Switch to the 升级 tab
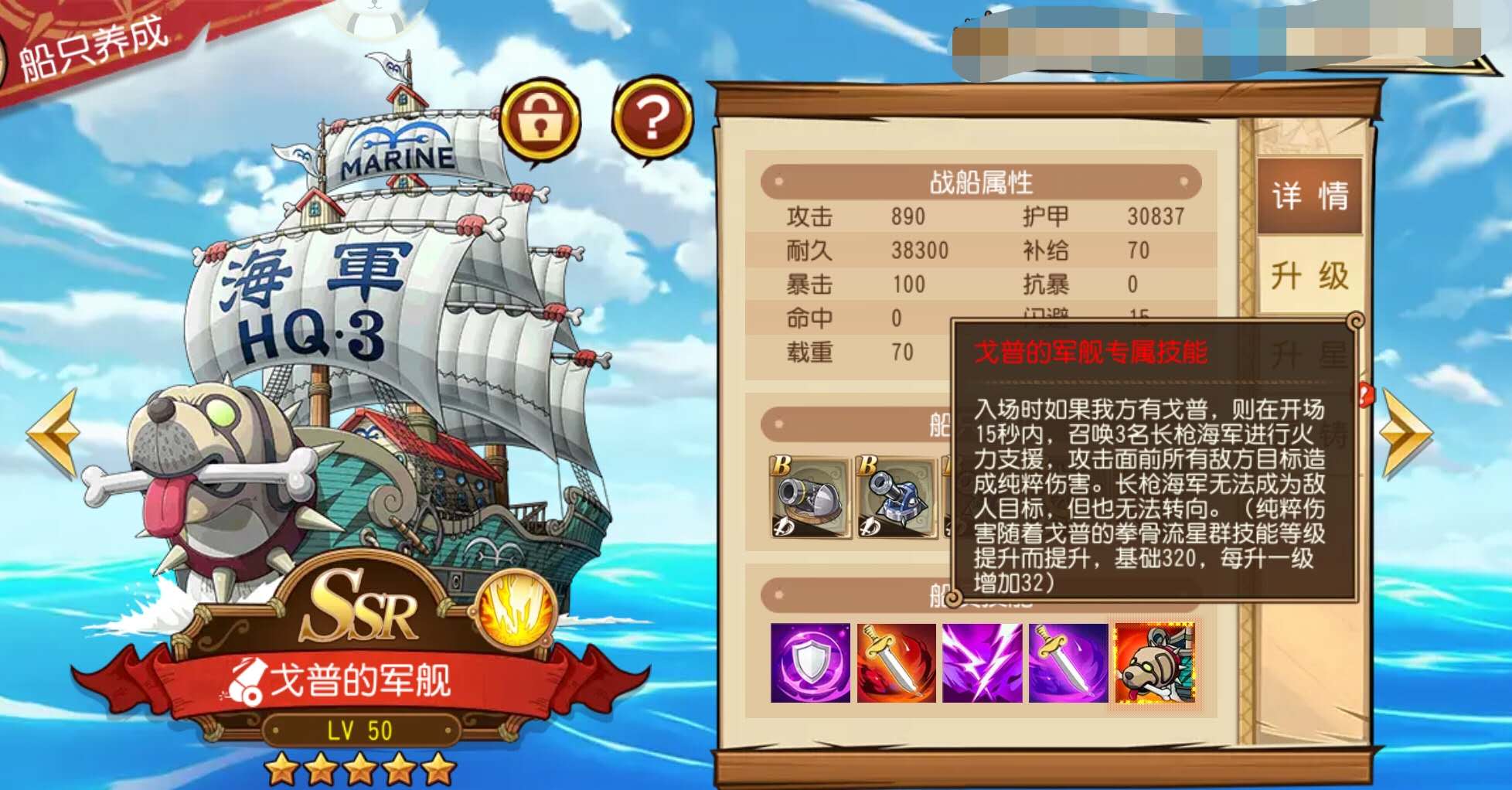 point(1309,272)
